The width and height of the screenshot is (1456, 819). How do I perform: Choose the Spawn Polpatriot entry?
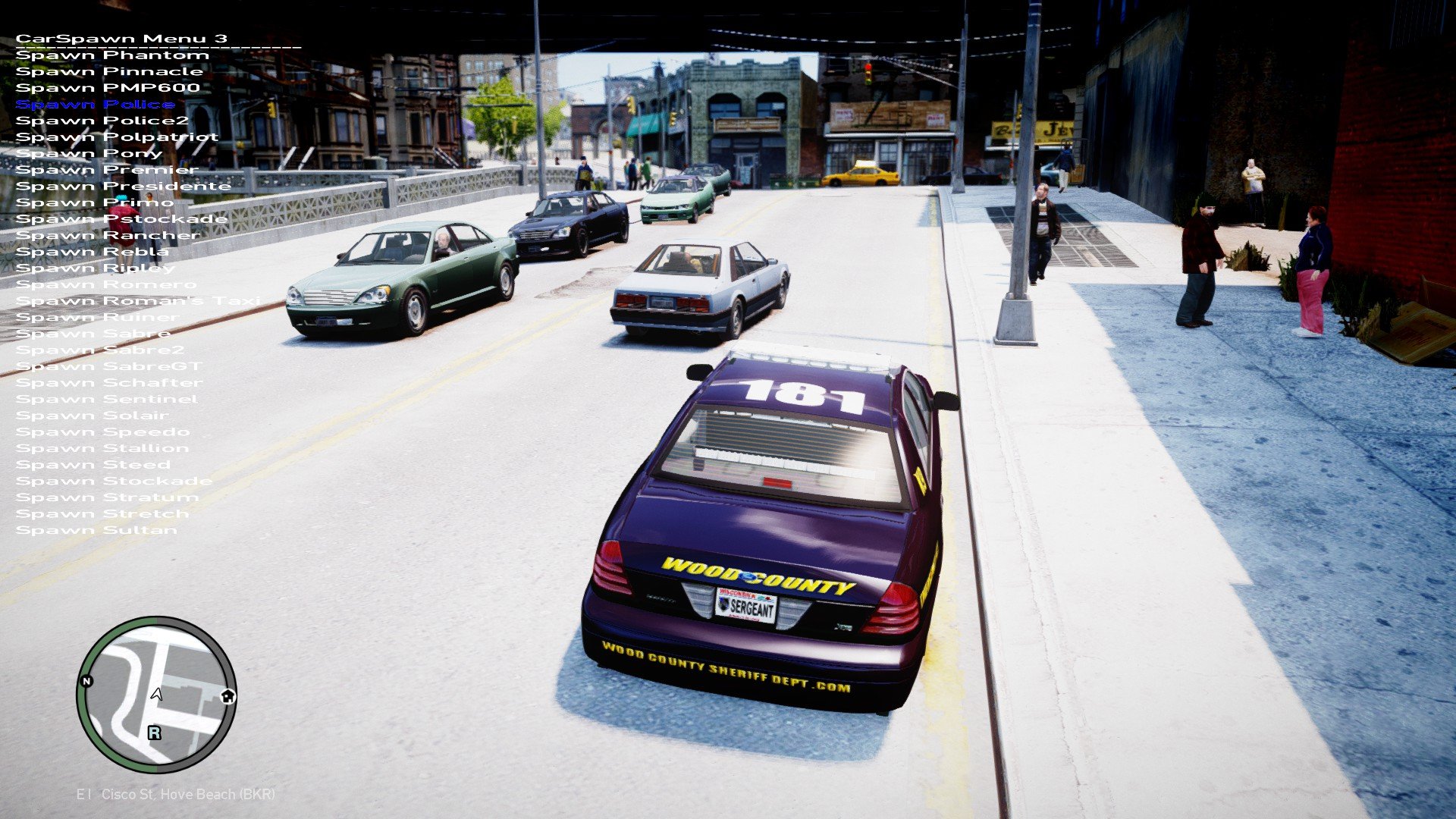pyautogui.click(x=117, y=137)
